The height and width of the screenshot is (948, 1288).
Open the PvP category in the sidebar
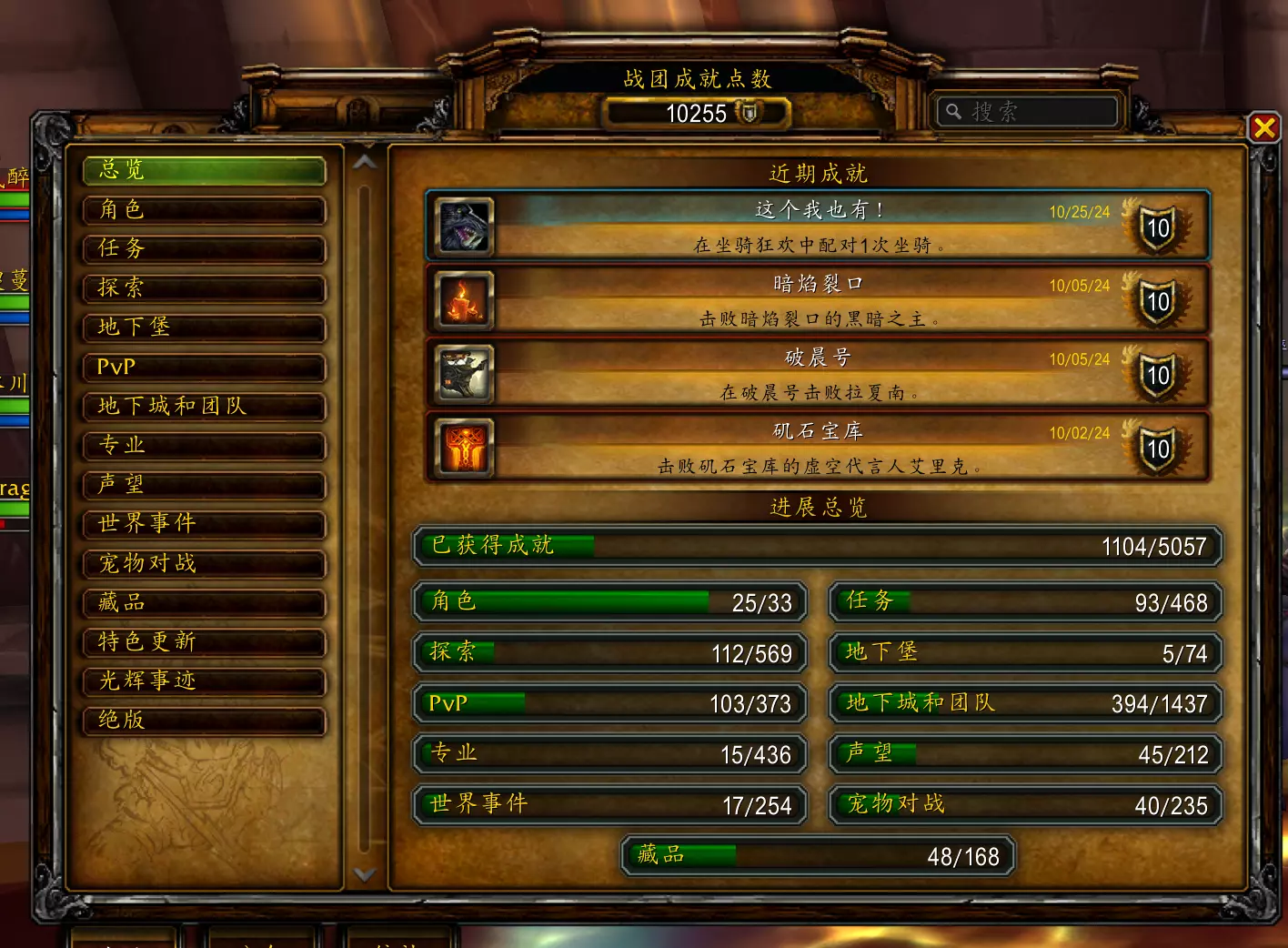(x=204, y=367)
